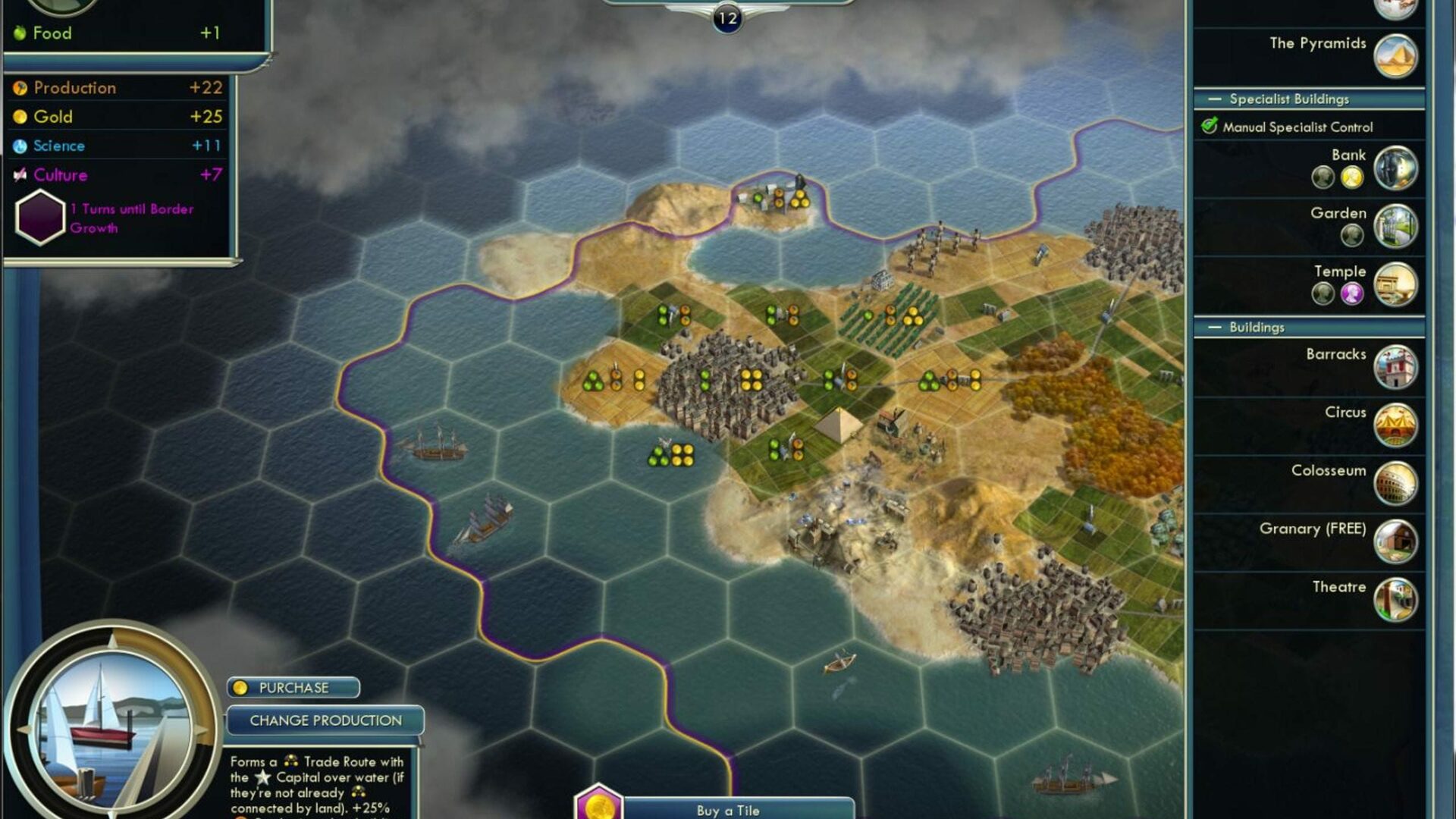Select the free Granary building
Screen dimensions: 1456x819
(x=1395, y=541)
